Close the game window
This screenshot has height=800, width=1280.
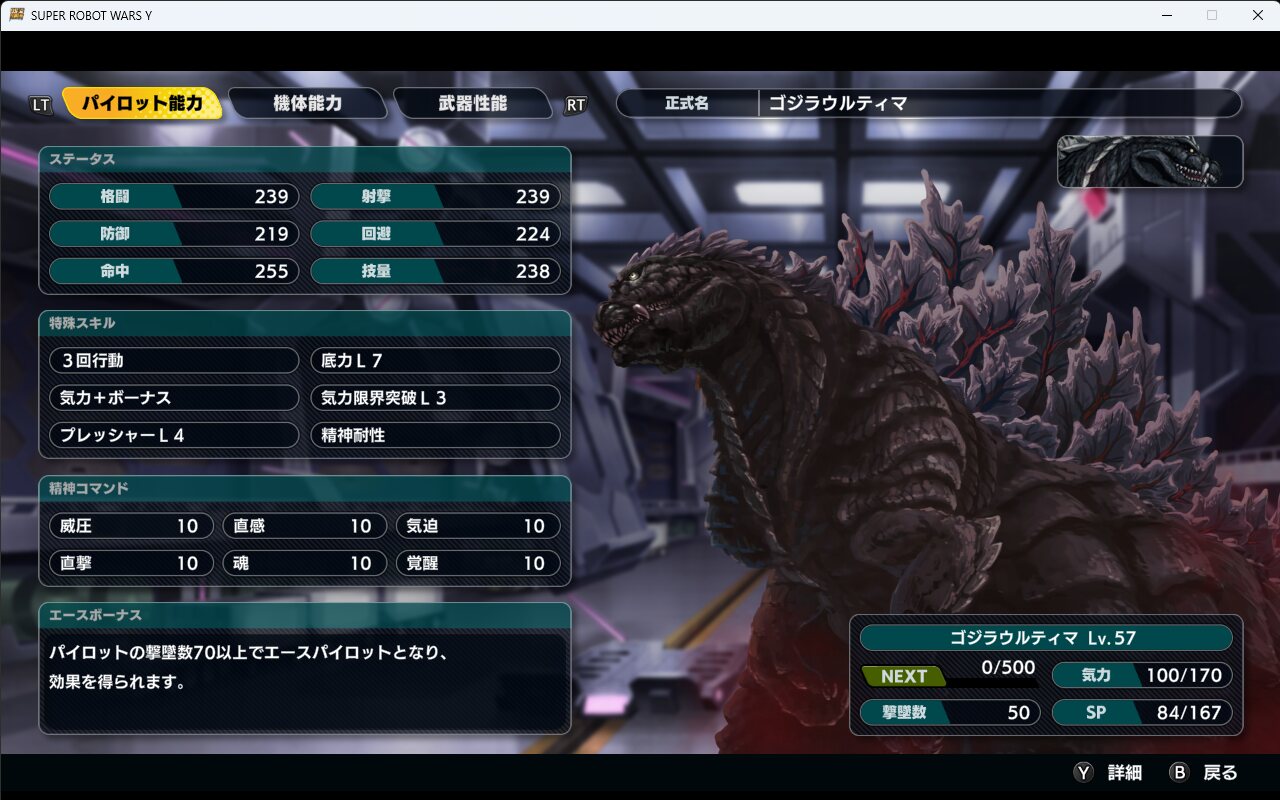pyautogui.click(x=1257, y=15)
